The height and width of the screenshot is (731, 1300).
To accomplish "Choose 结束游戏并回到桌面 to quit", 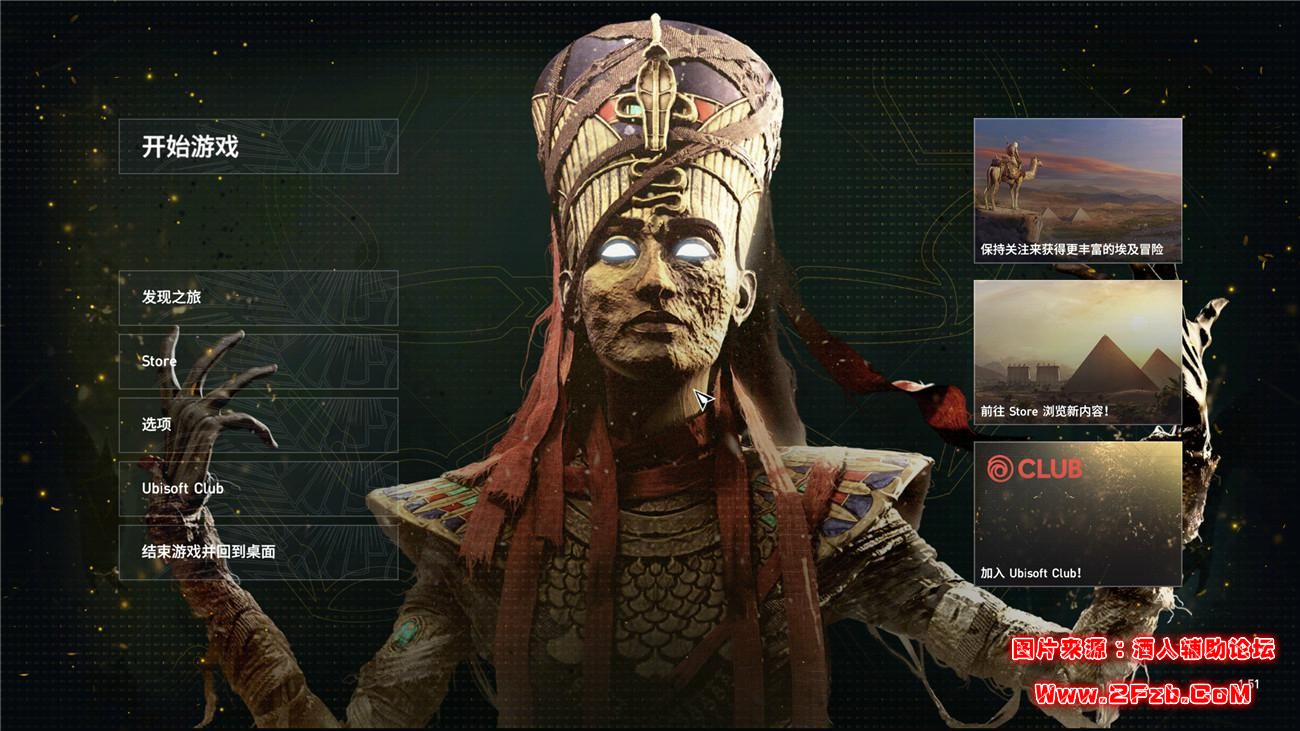I will (258, 551).
